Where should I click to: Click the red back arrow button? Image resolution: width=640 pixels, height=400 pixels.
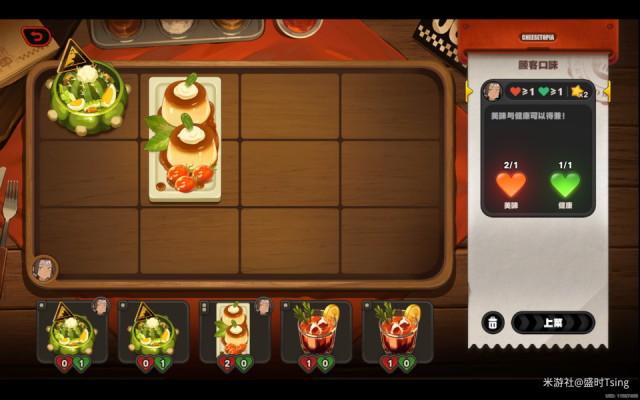37,37
